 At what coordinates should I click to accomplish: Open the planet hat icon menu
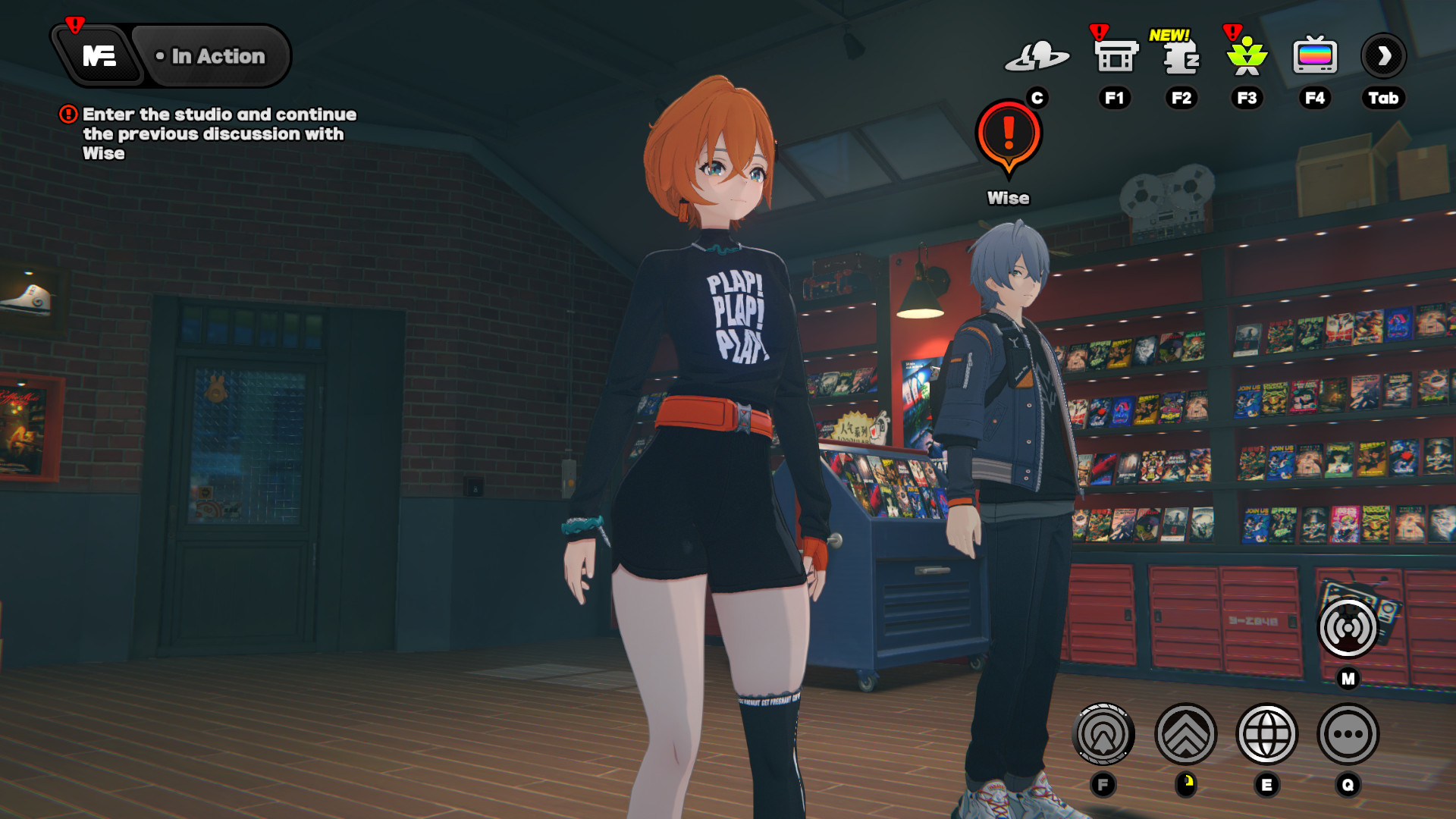[1037, 56]
